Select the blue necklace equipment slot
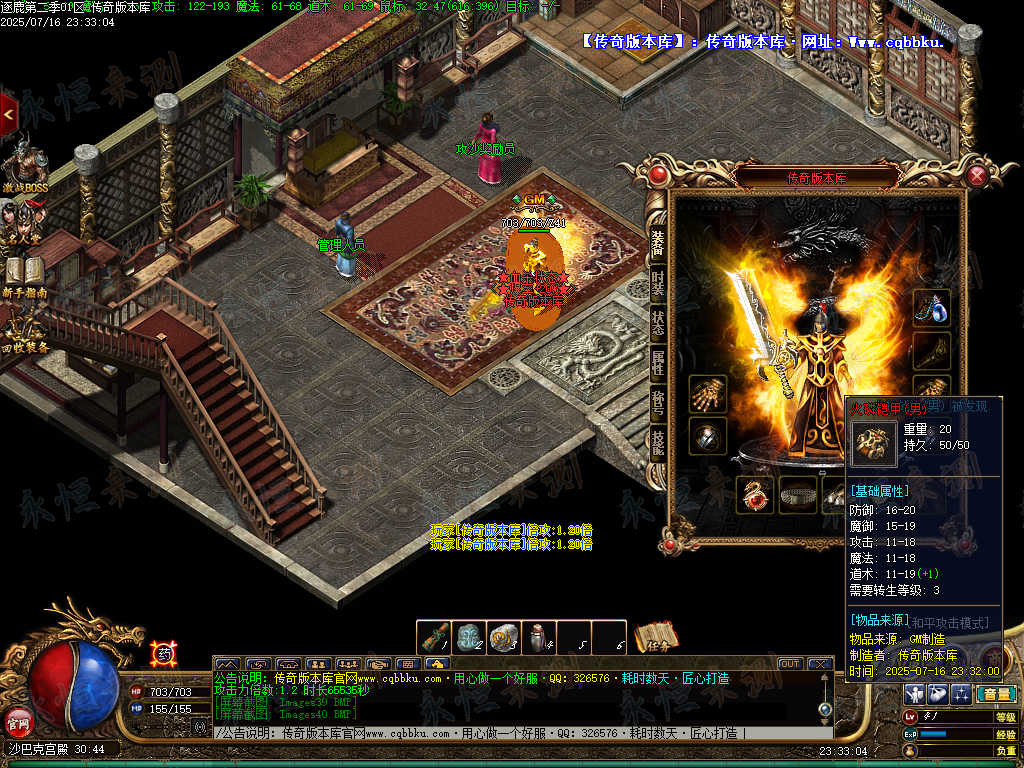 click(932, 308)
